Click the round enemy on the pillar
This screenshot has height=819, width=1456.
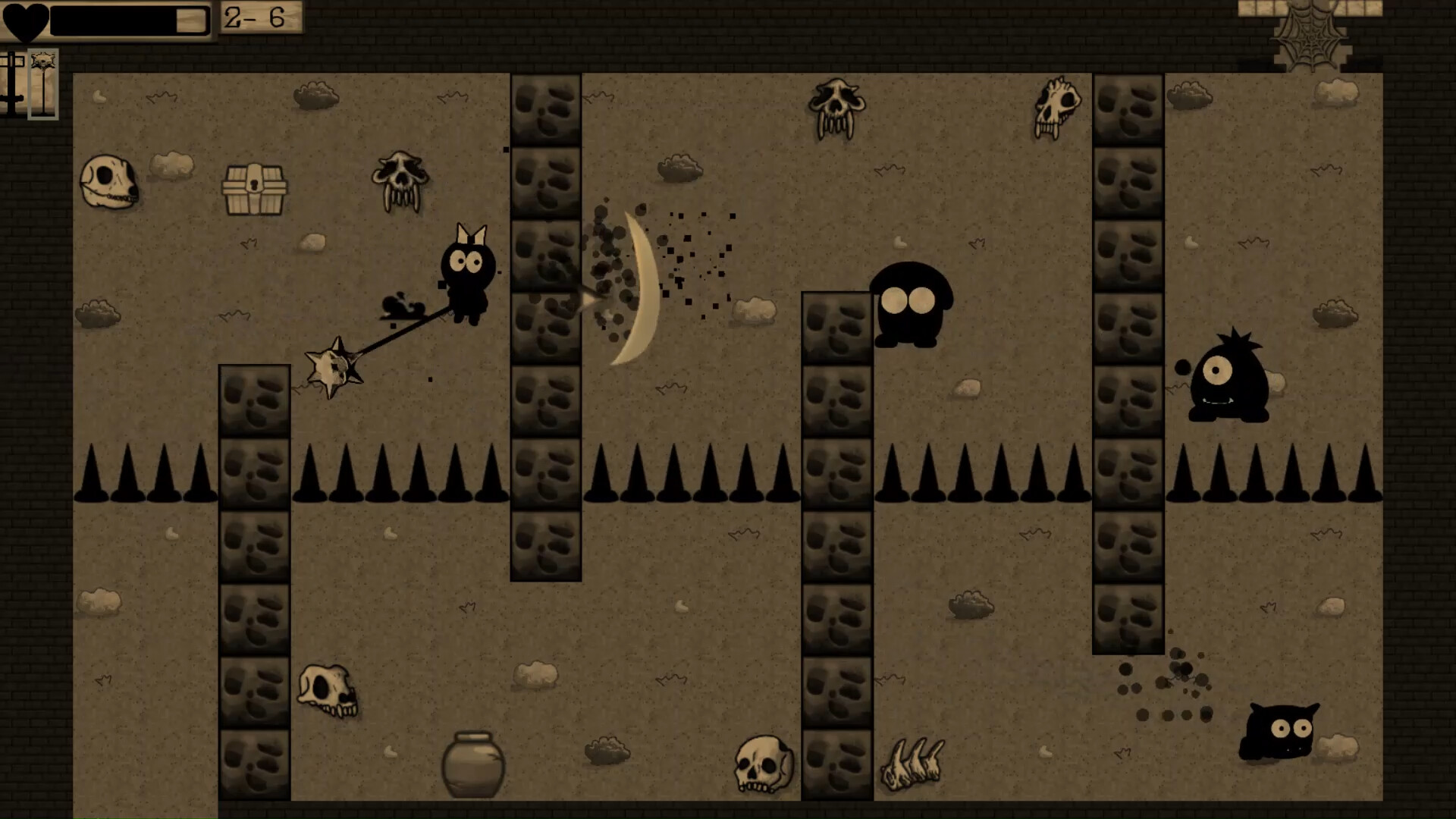tap(910, 303)
